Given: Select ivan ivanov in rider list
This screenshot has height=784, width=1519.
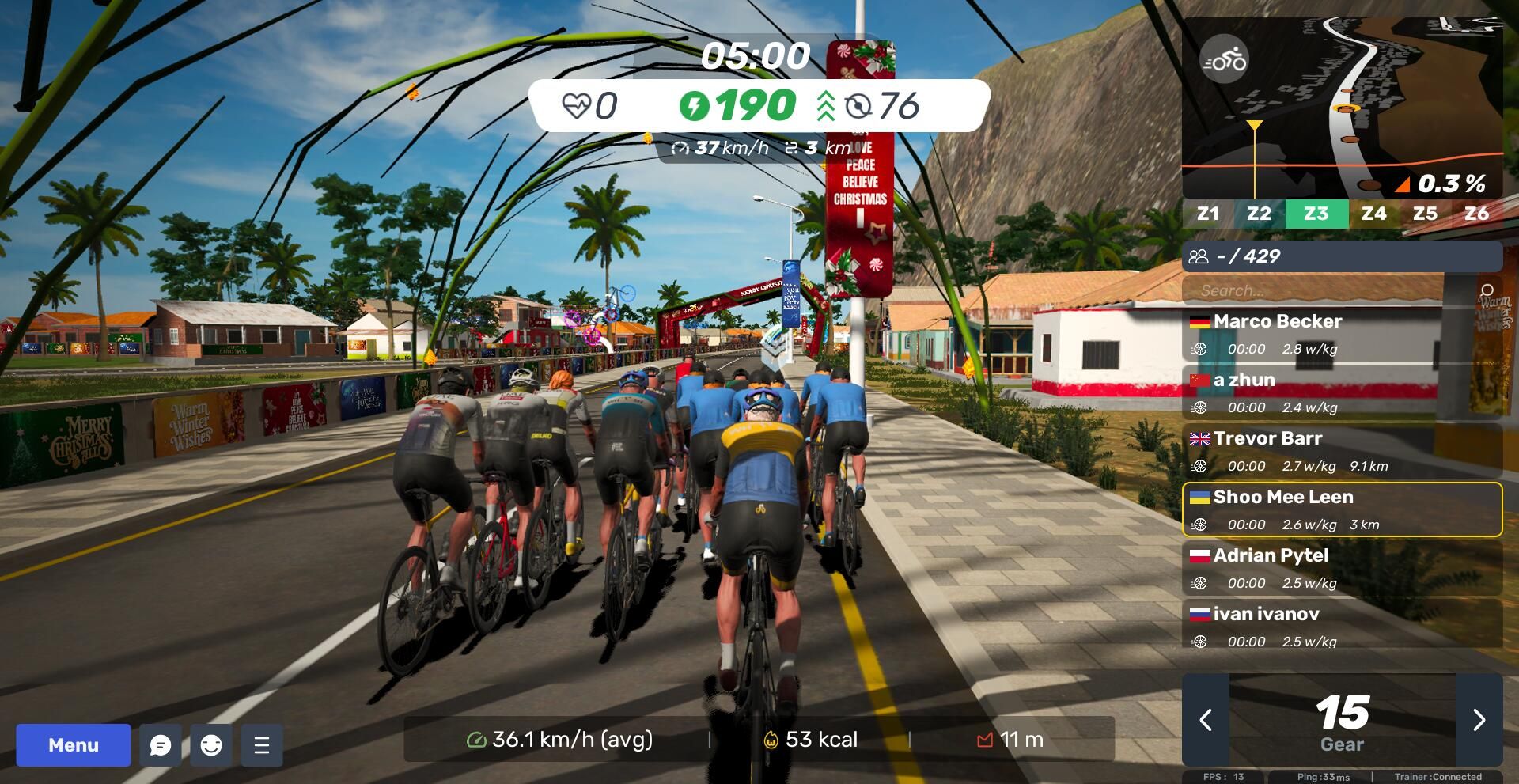Looking at the screenshot, I should [1342, 625].
